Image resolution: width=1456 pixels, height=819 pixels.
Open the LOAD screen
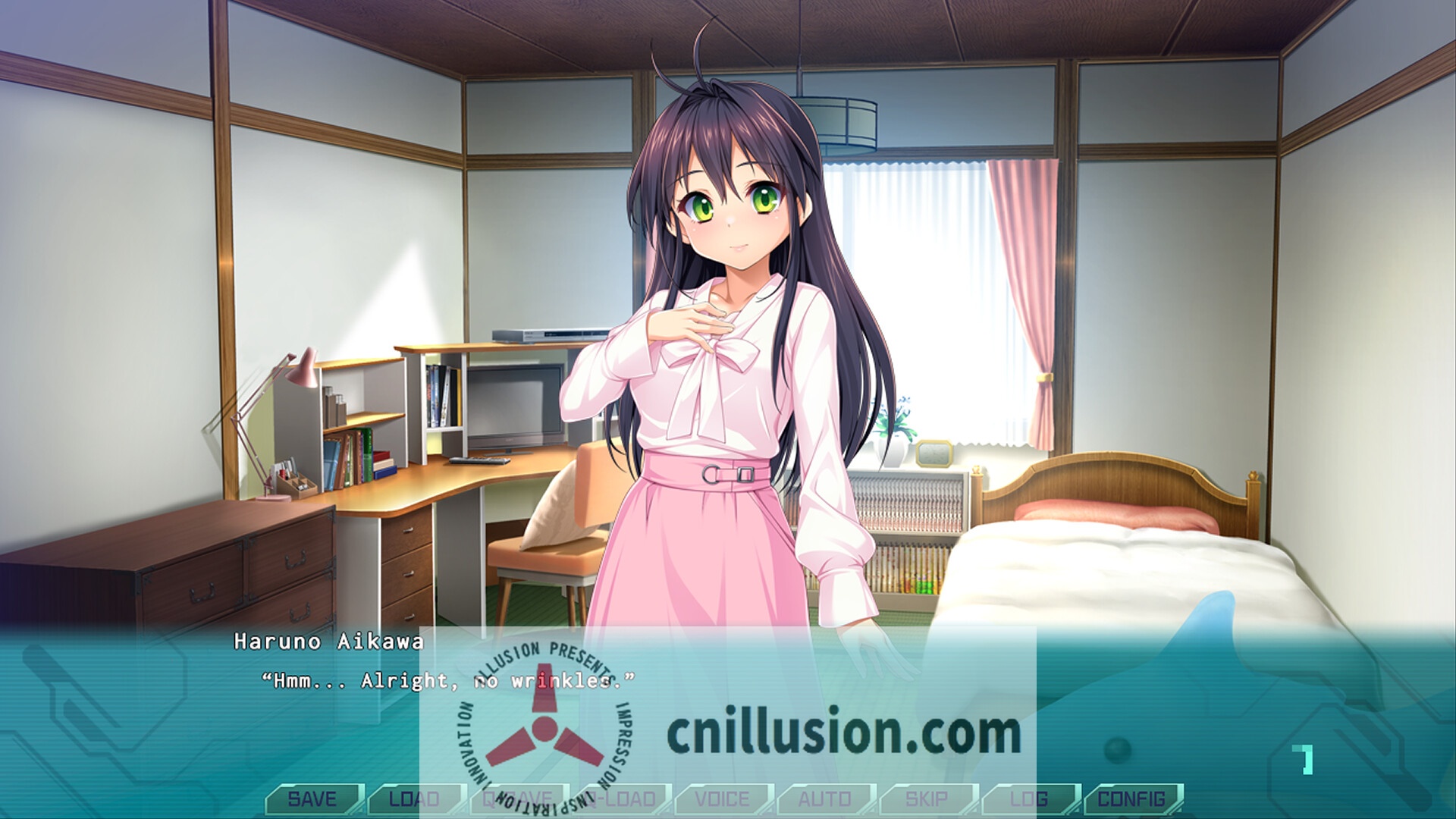[x=413, y=799]
